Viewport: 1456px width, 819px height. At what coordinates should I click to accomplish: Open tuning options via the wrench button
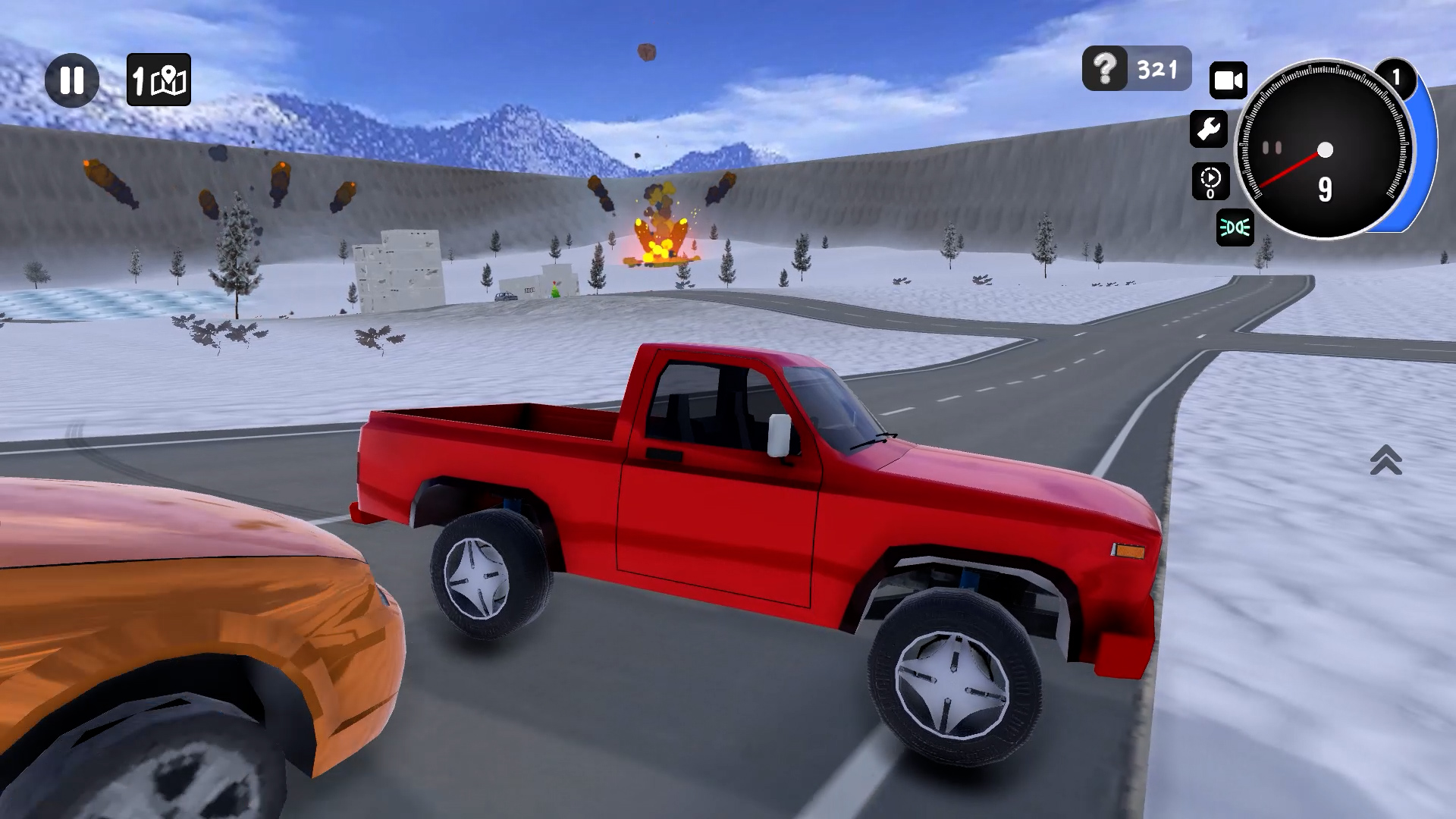(x=1211, y=129)
